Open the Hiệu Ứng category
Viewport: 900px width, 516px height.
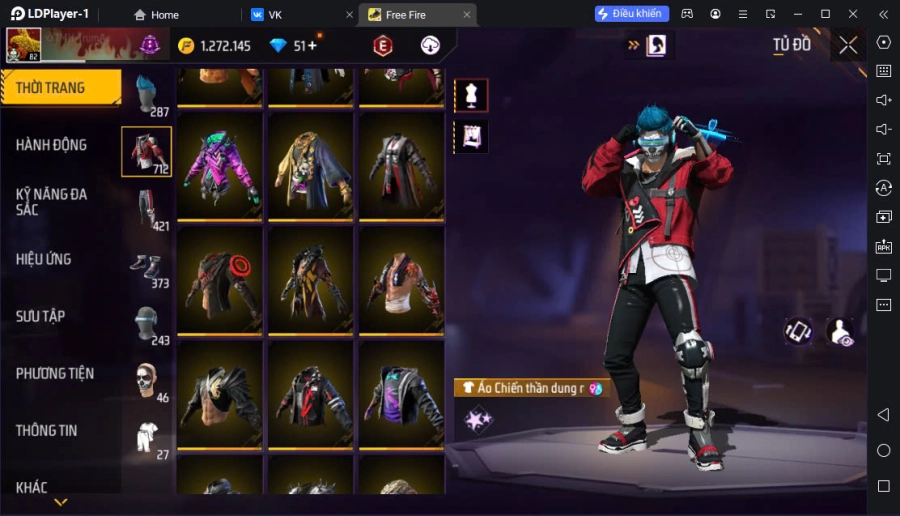(44, 259)
